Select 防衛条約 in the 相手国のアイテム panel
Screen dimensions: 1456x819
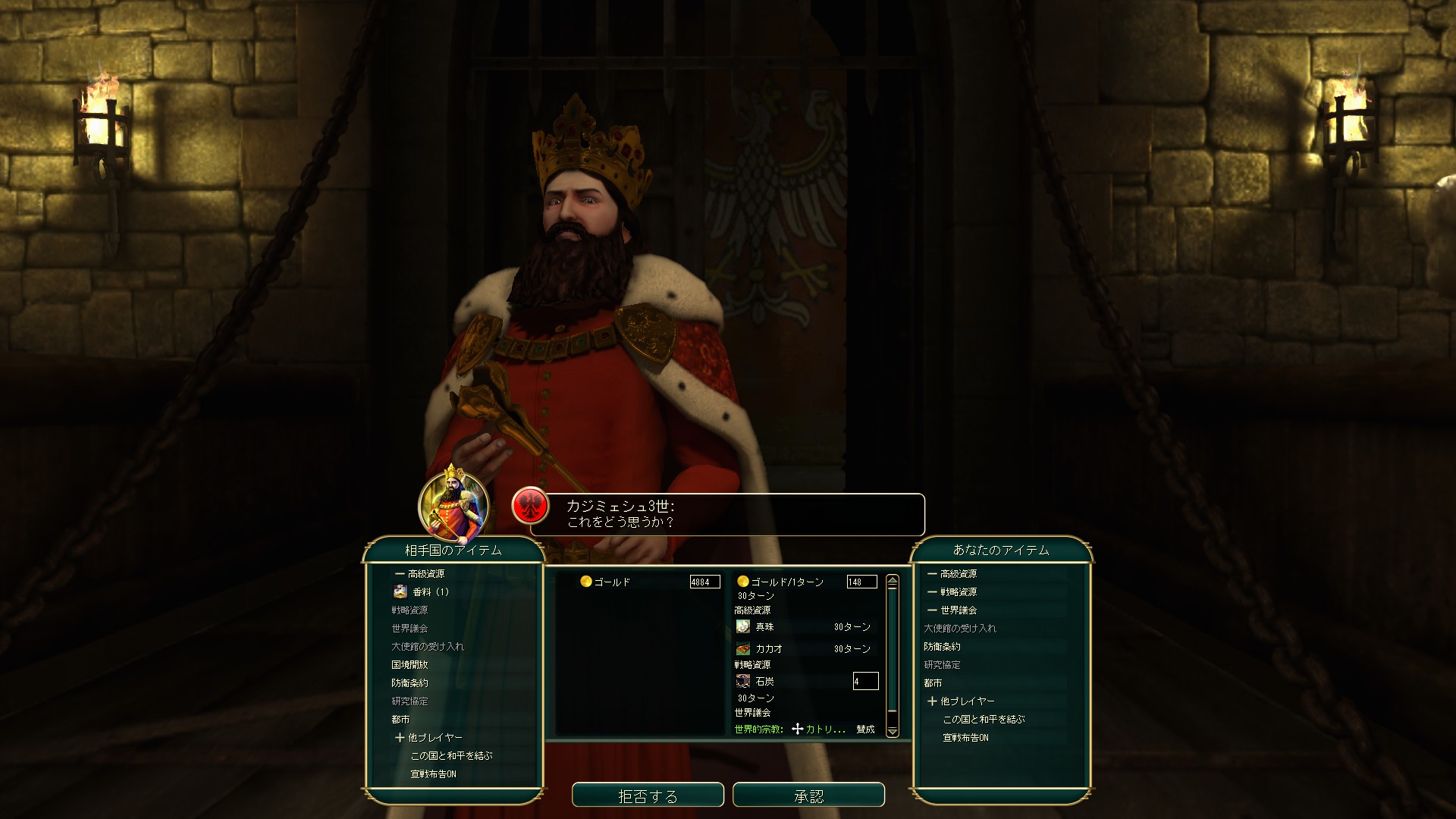coord(409,683)
